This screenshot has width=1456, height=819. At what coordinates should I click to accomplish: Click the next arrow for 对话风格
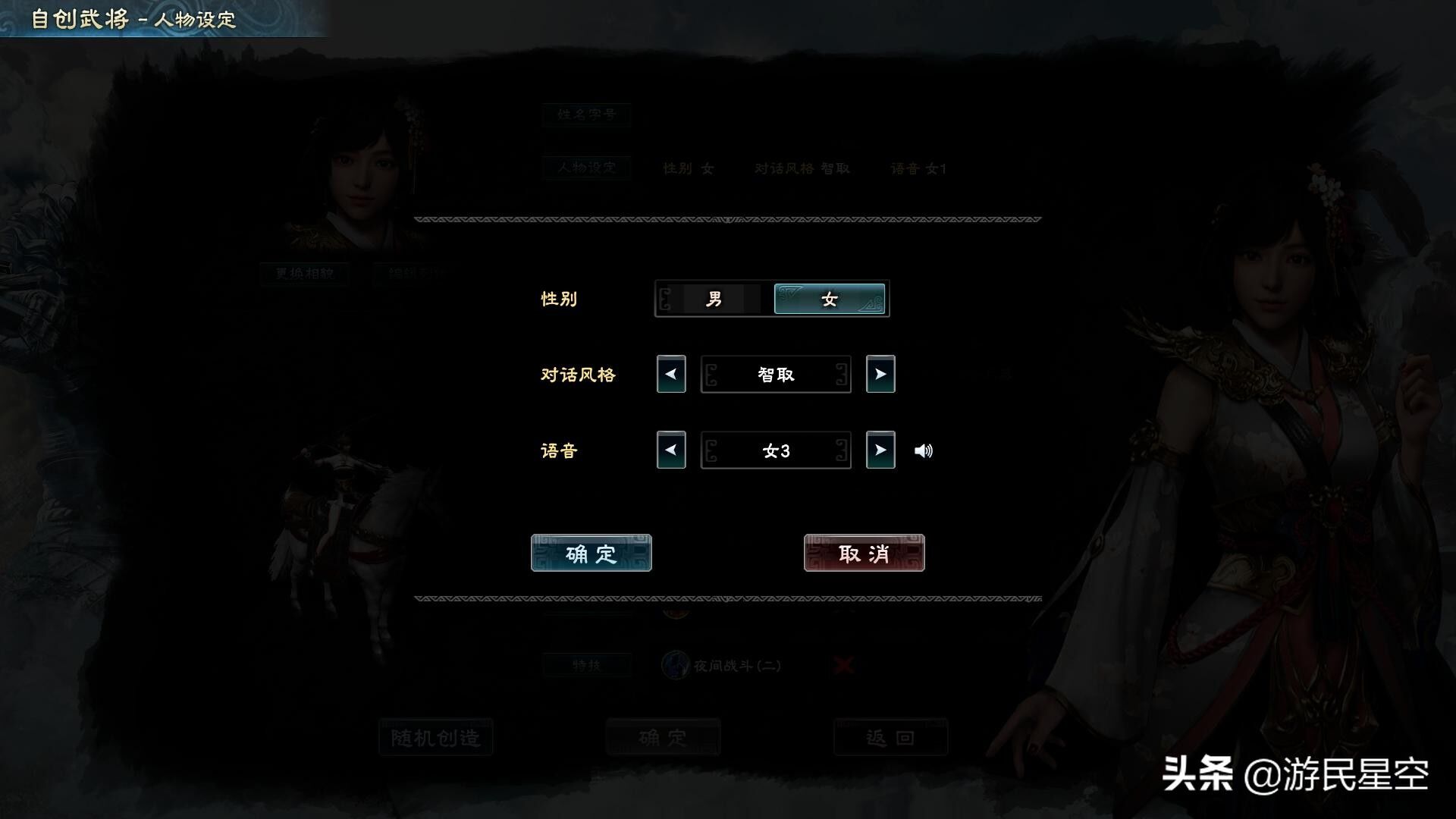[880, 374]
